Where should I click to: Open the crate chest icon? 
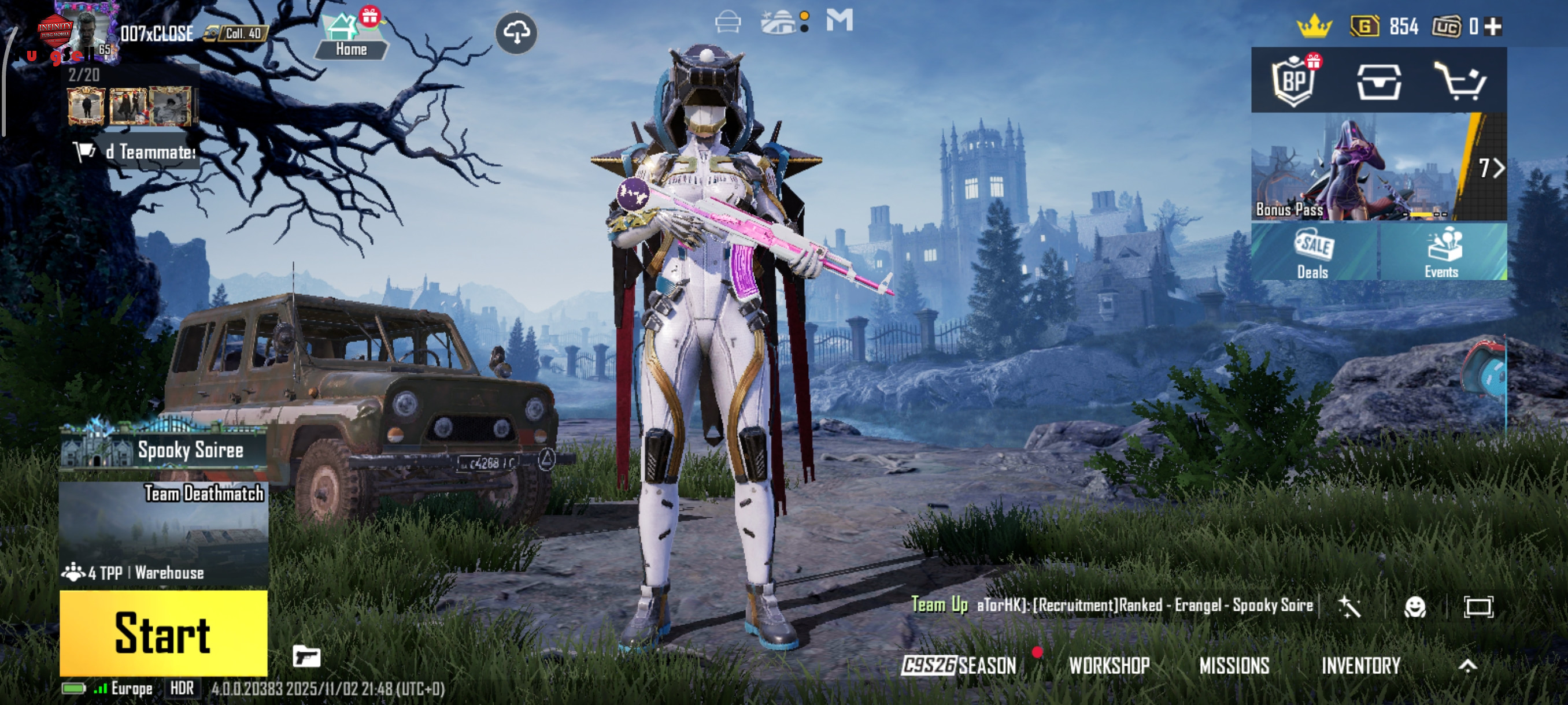pos(1379,81)
